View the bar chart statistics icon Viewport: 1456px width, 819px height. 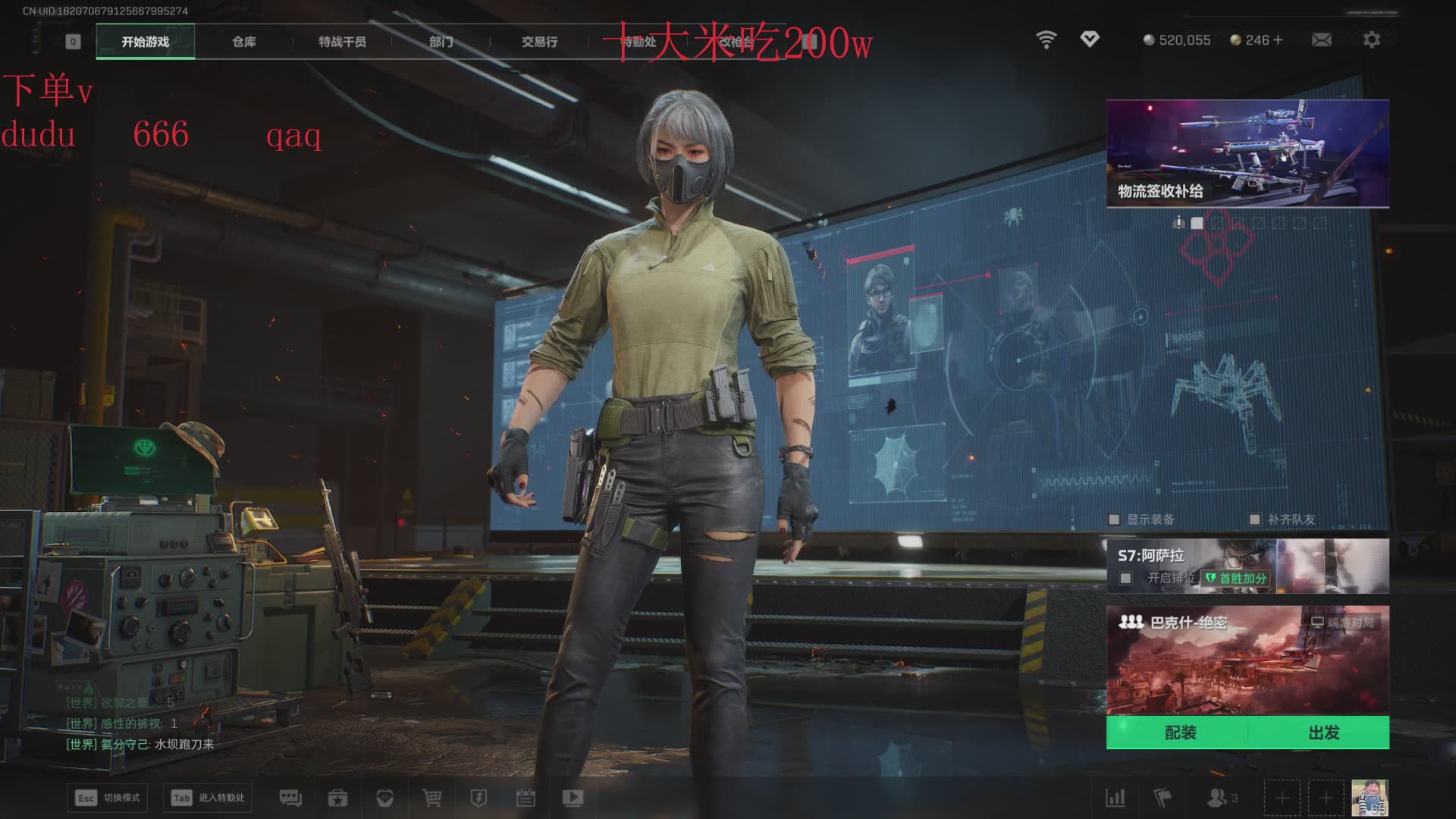click(x=1115, y=798)
